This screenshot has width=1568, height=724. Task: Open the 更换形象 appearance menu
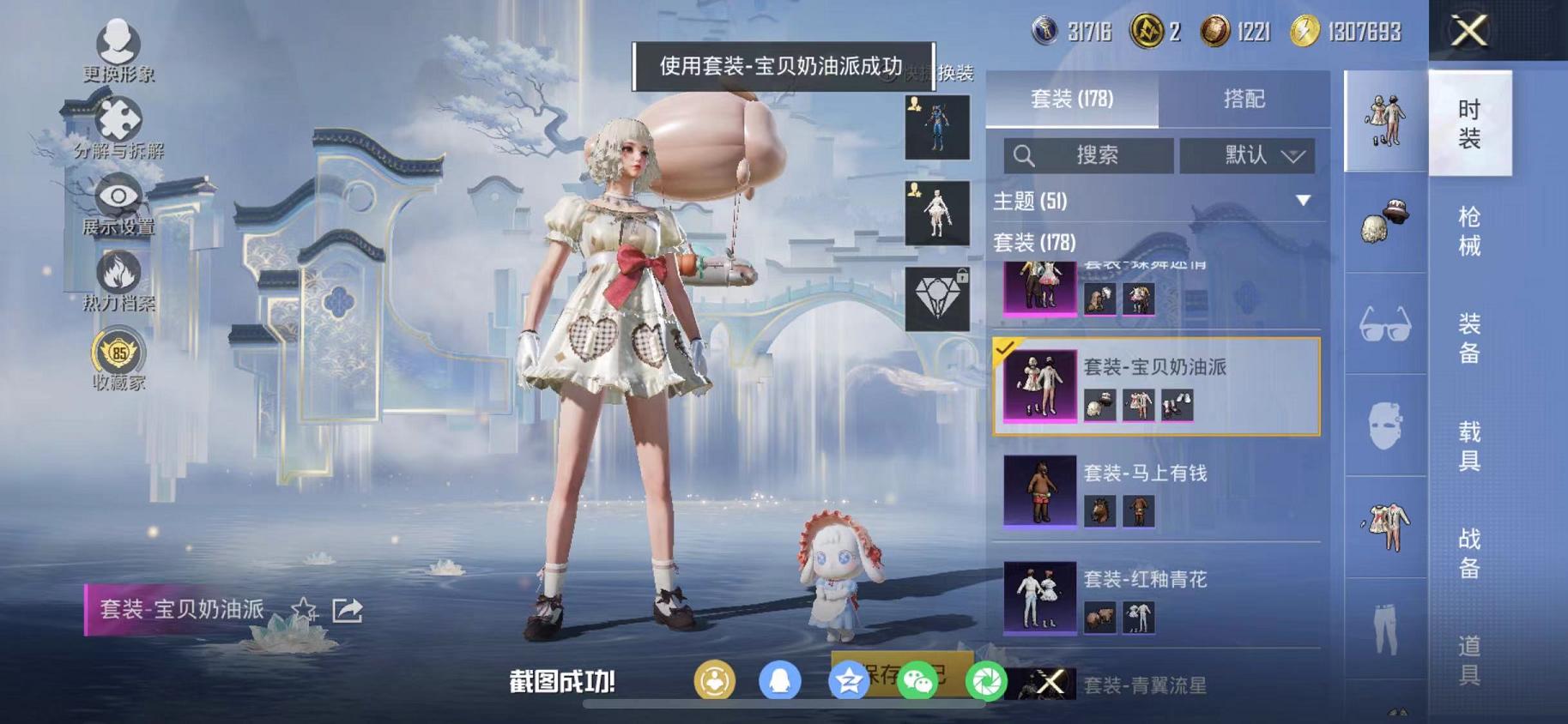[x=119, y=40]
